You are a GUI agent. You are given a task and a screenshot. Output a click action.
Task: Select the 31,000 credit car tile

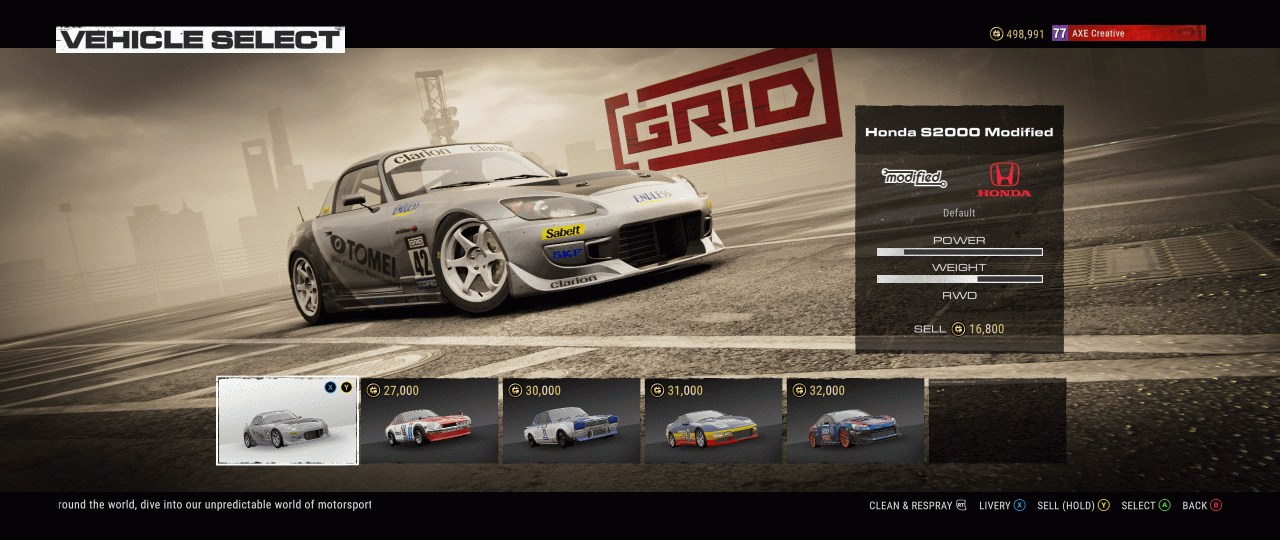tap(713, 421)
